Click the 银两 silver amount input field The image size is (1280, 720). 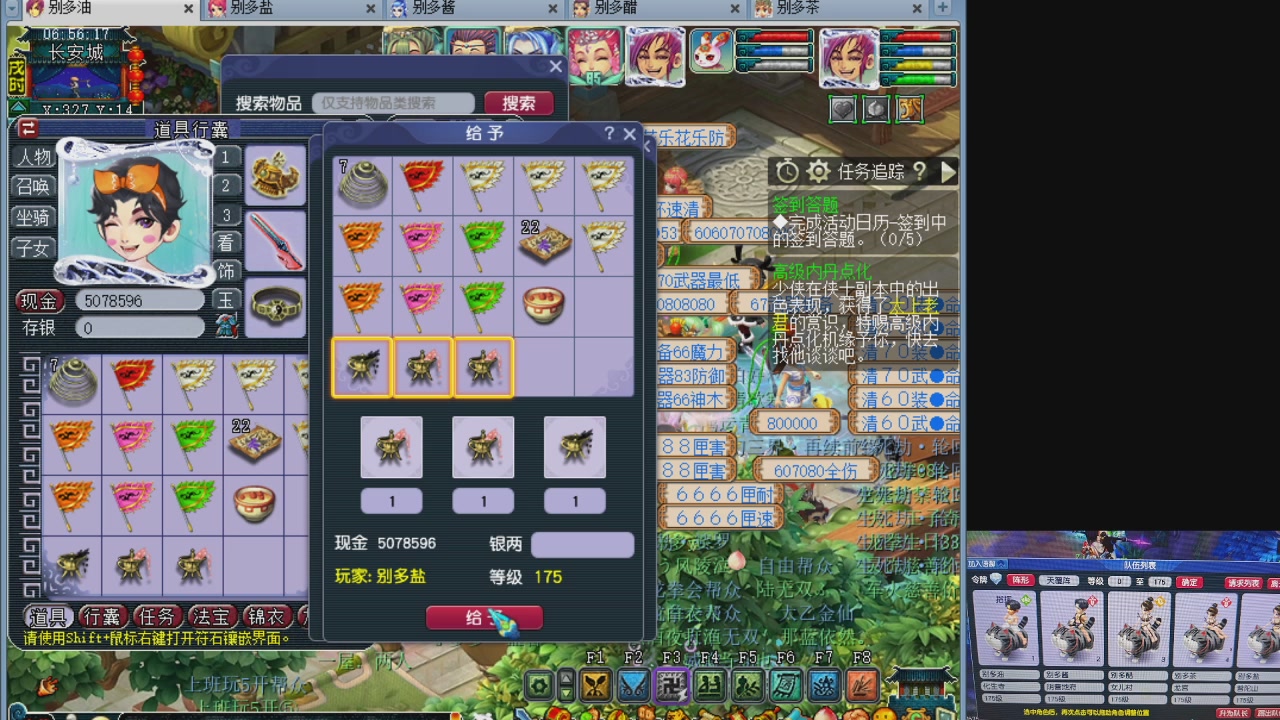click(582, 544)
